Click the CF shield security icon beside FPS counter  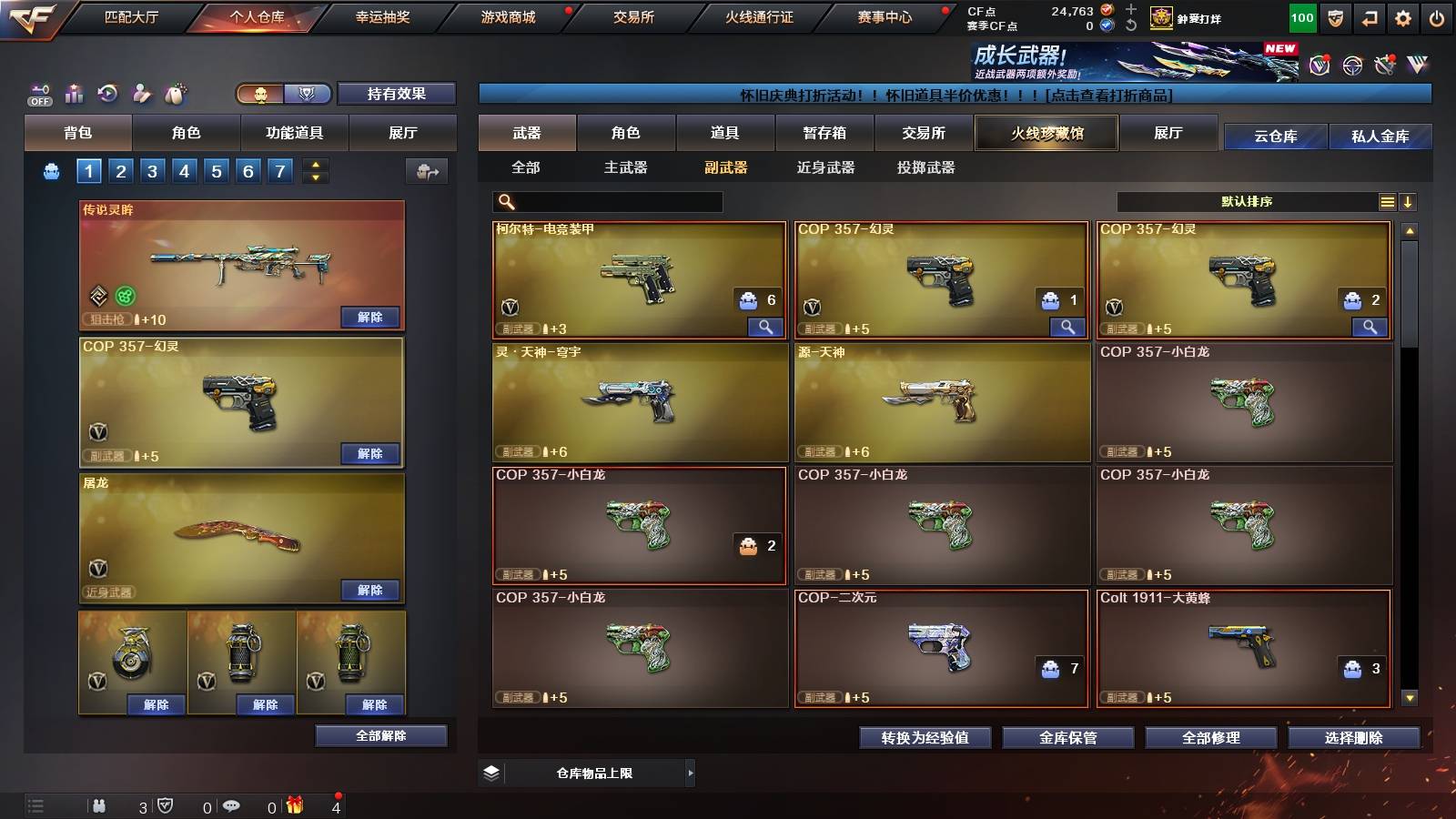(x=1335, y=18)
